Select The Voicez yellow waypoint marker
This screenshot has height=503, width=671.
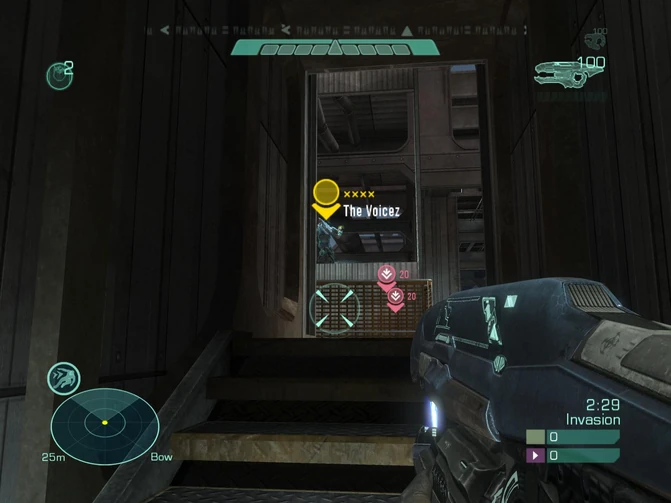click(326, 197)
